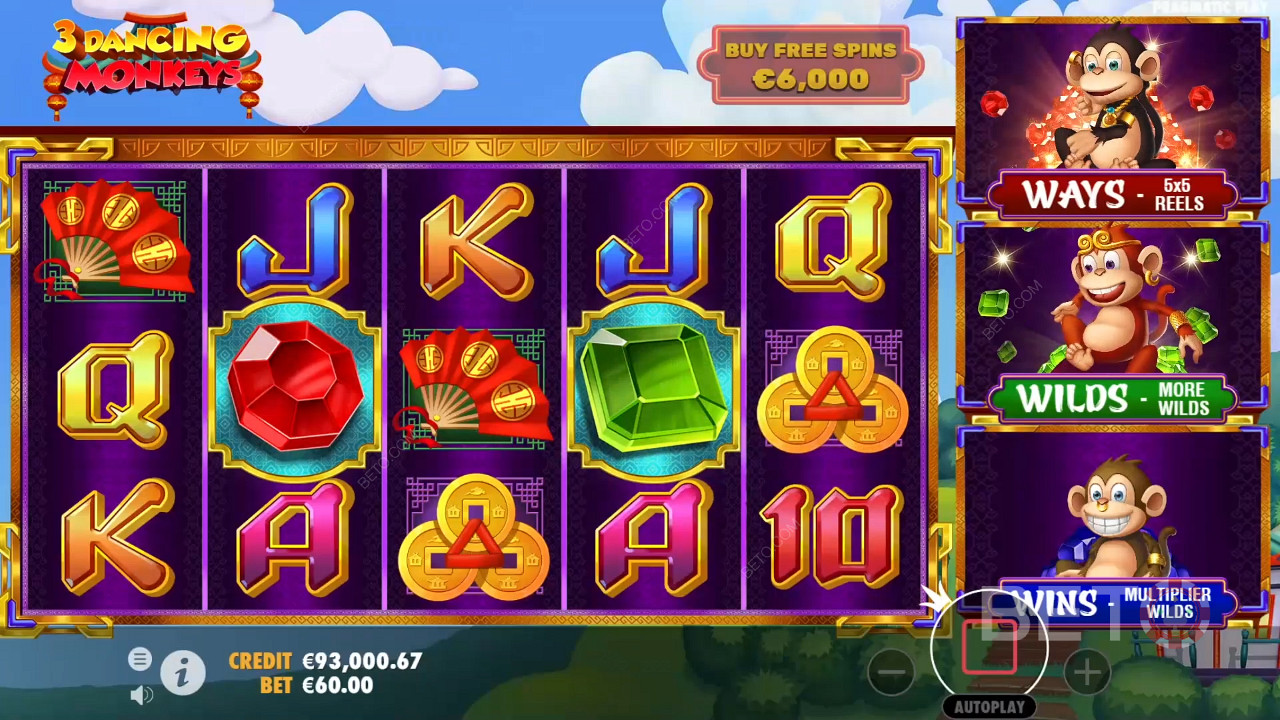Screen dimensions: 1280x720
Task: Increase the bet with the plus button
Action: pyautogui.click(x=1087, y=671)
